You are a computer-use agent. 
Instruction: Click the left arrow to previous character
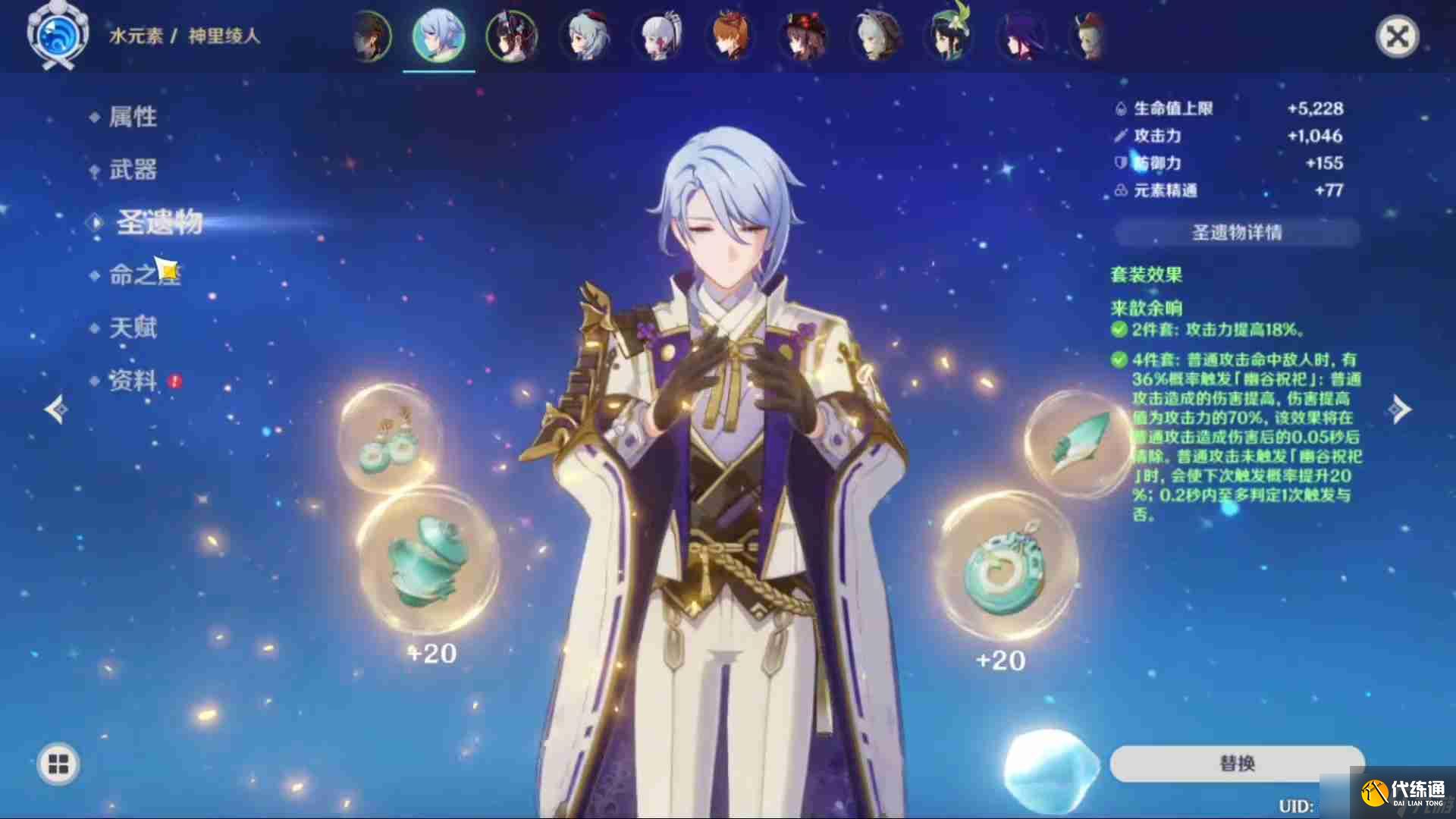pos(55,409)
